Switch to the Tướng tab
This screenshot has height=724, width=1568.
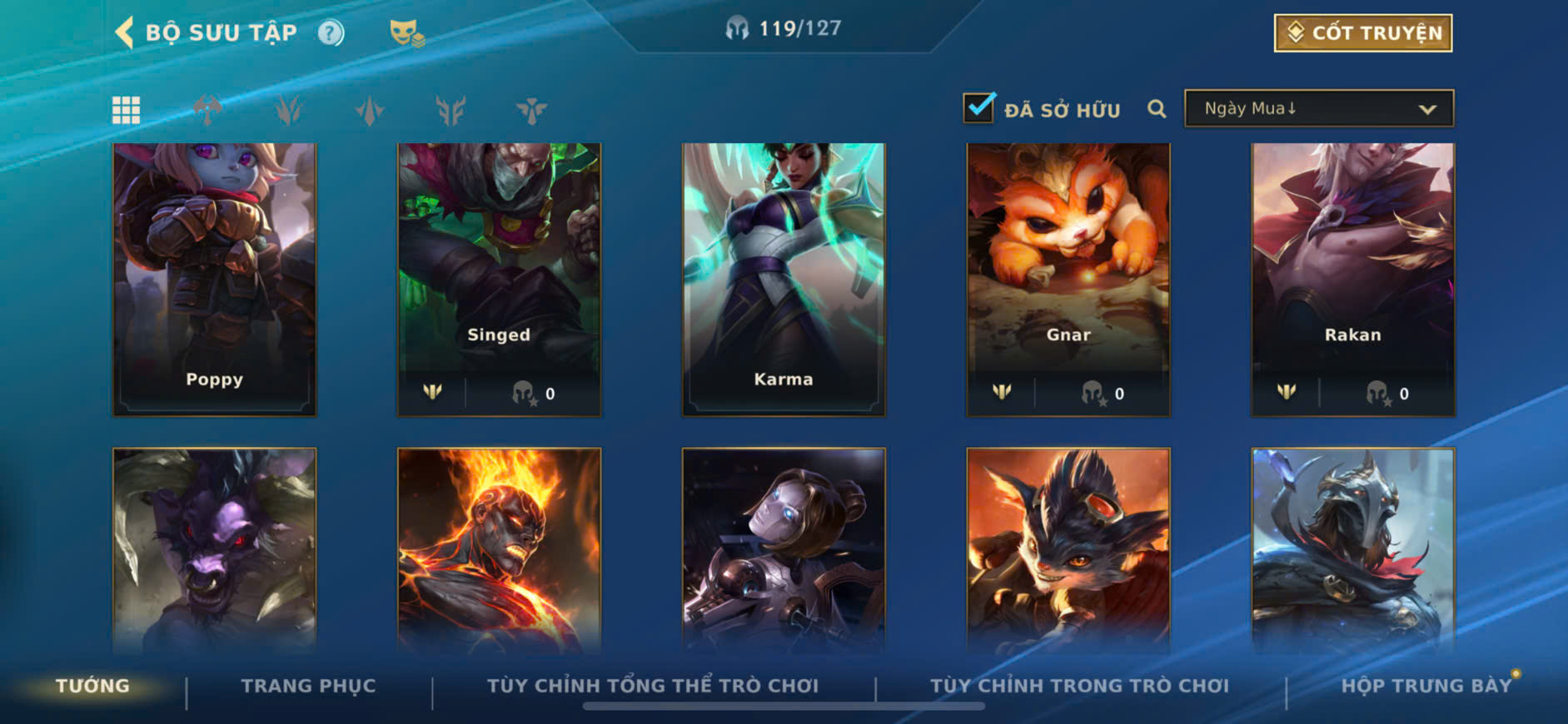click(92, 686)
